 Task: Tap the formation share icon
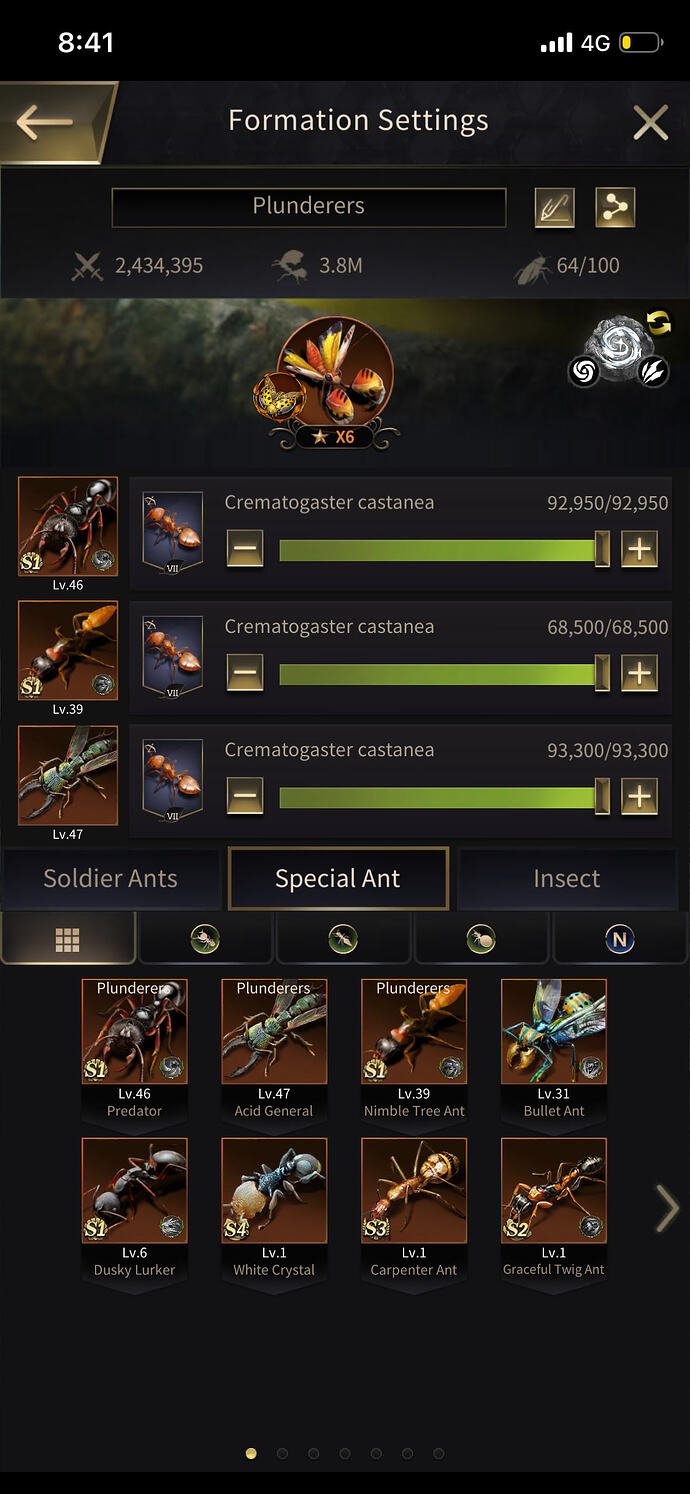point(615,207)
